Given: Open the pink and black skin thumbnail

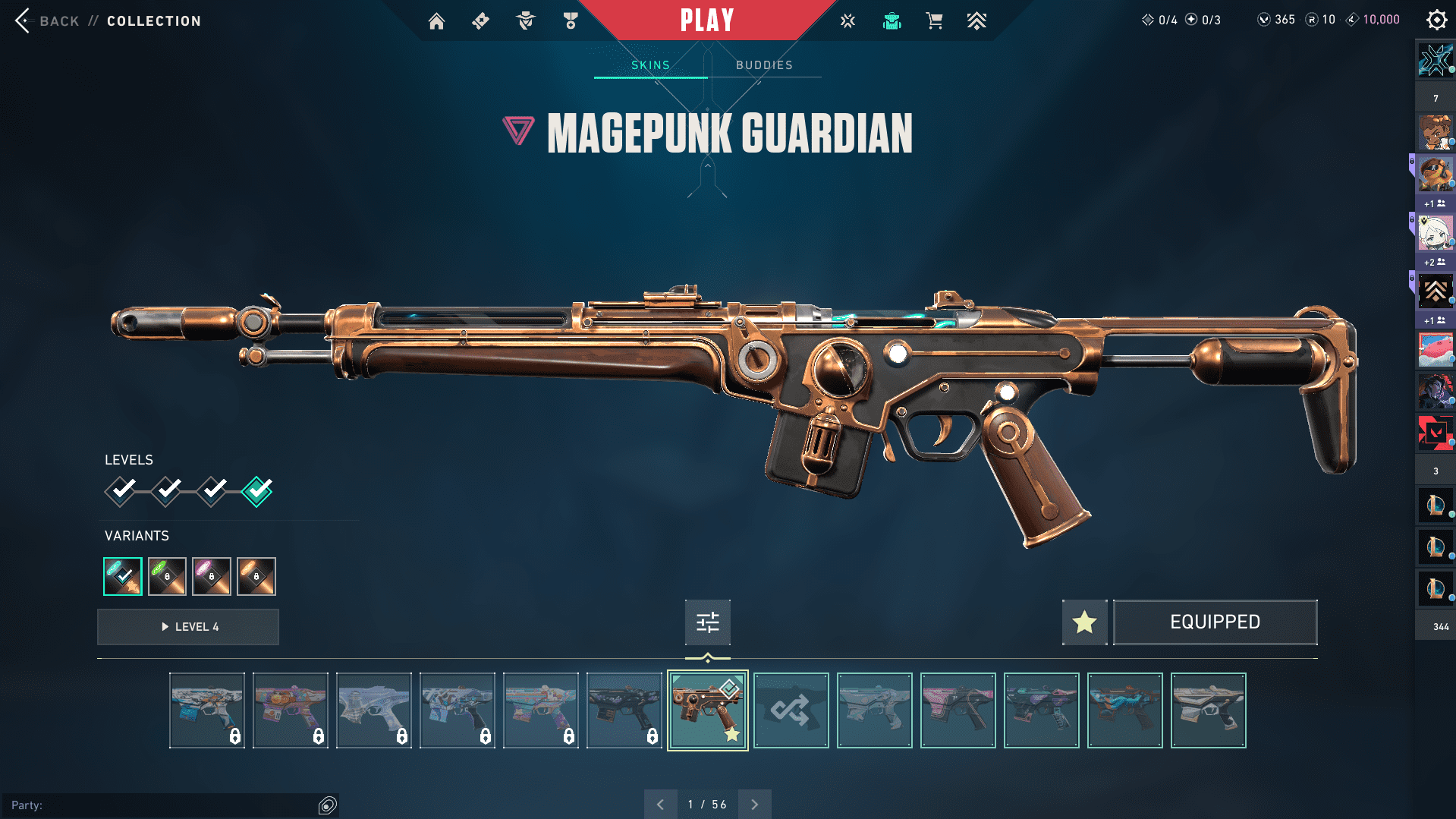Looking at the screenshot, I should point(958,710).
